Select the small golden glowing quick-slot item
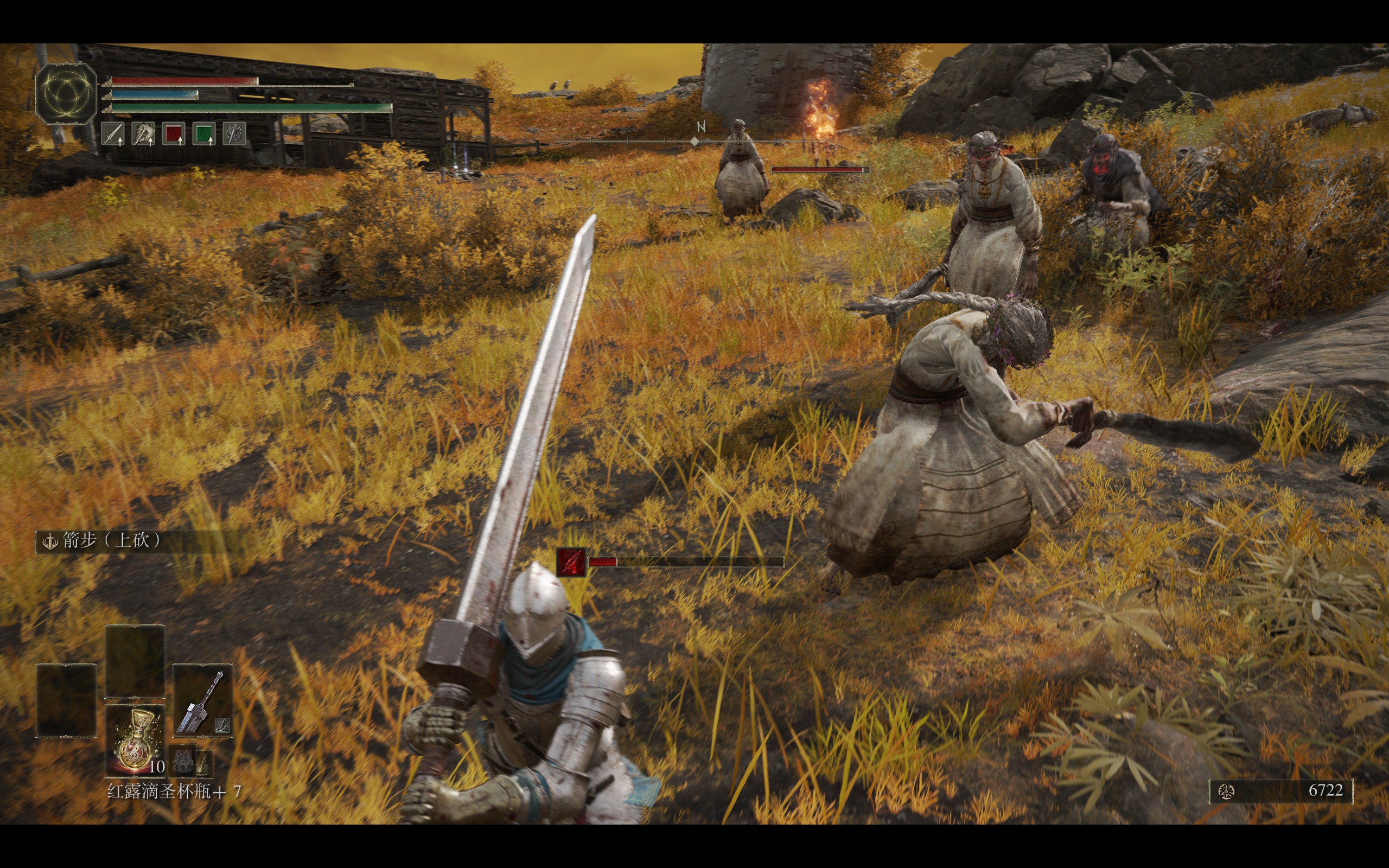 tap(204, 762)
